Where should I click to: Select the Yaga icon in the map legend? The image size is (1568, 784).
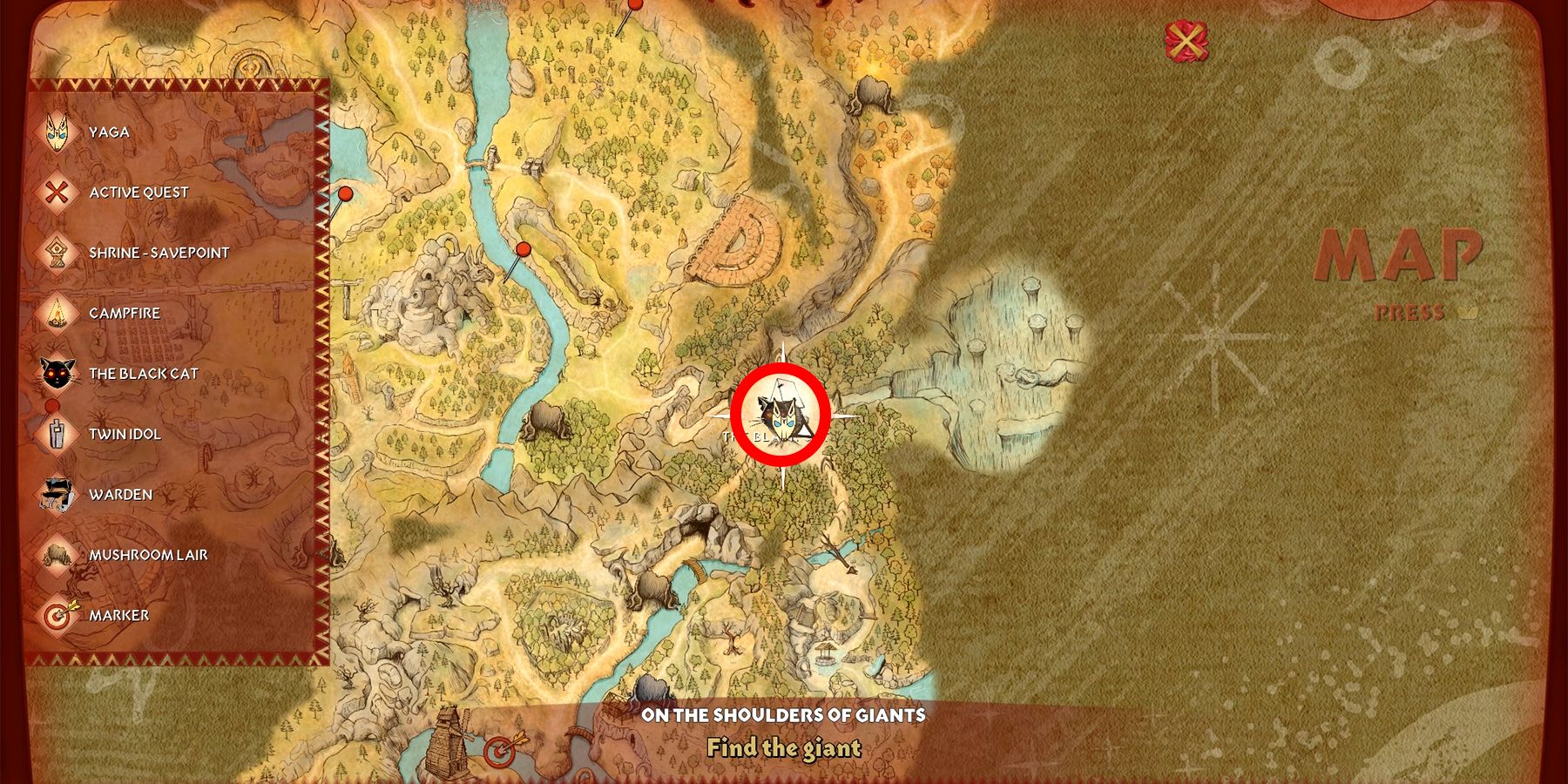click(x=57, y=131)
